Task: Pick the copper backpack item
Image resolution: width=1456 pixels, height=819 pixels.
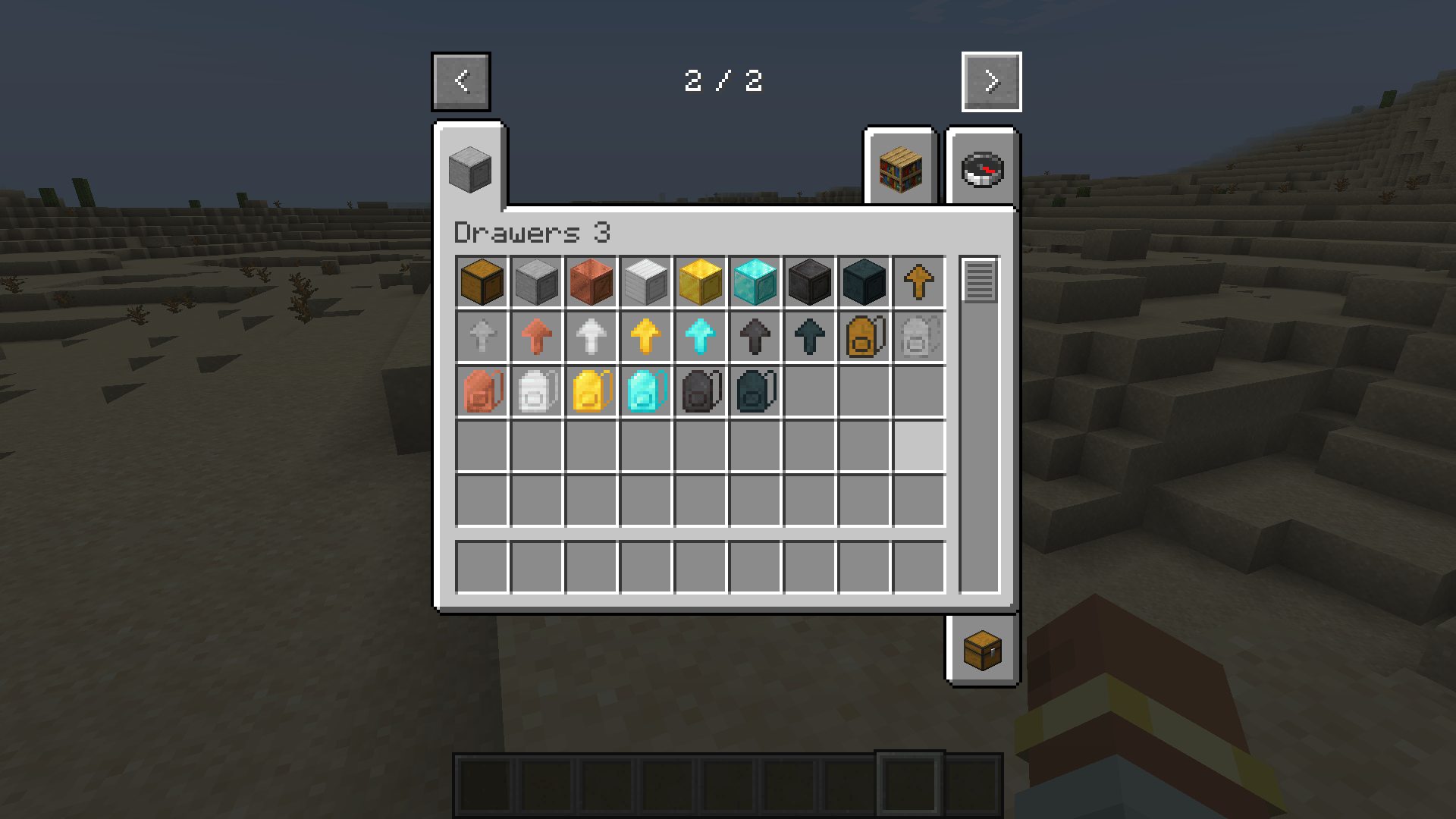Action: point(482,391)
